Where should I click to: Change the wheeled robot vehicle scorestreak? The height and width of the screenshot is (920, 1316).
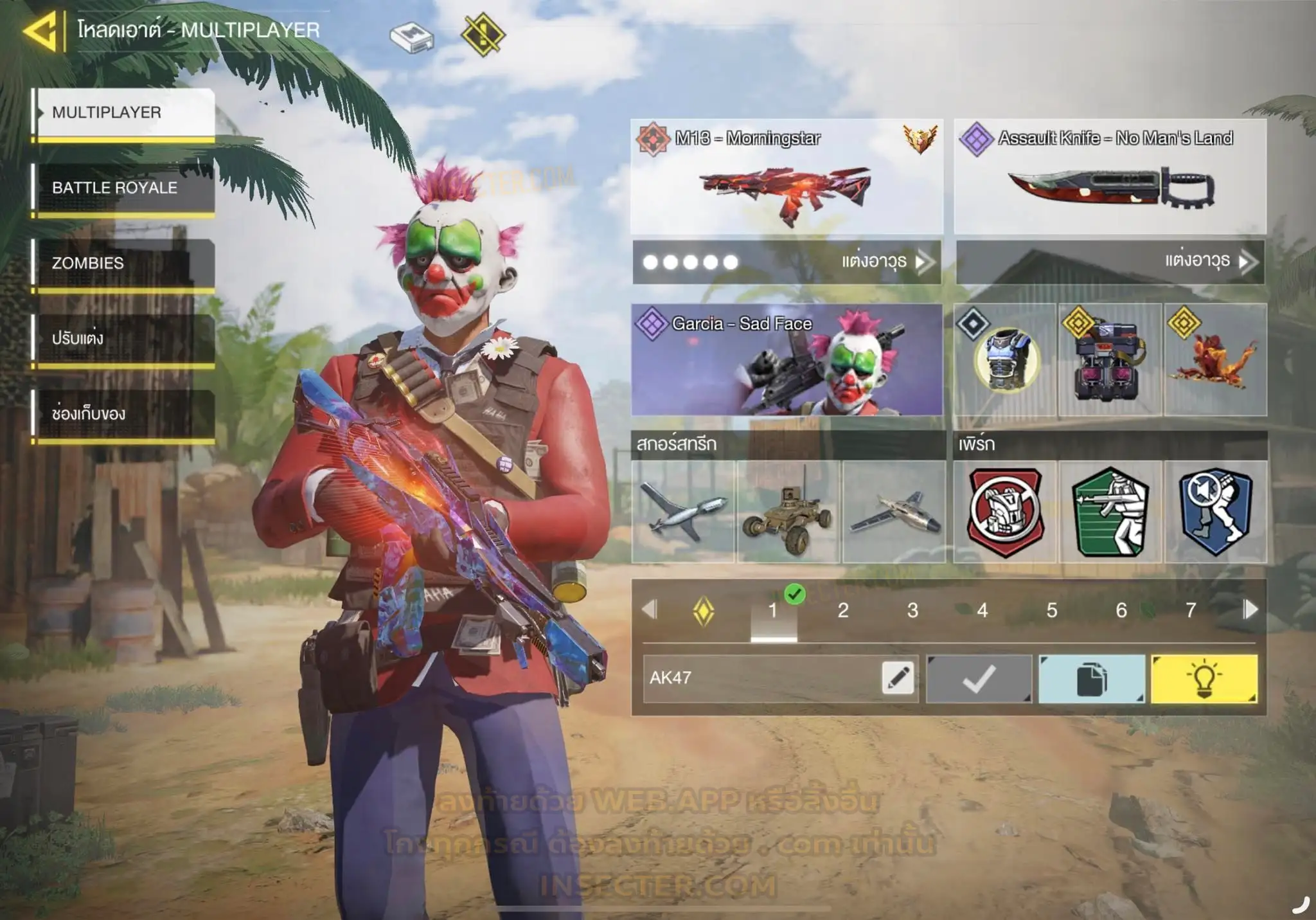(788, 512)
